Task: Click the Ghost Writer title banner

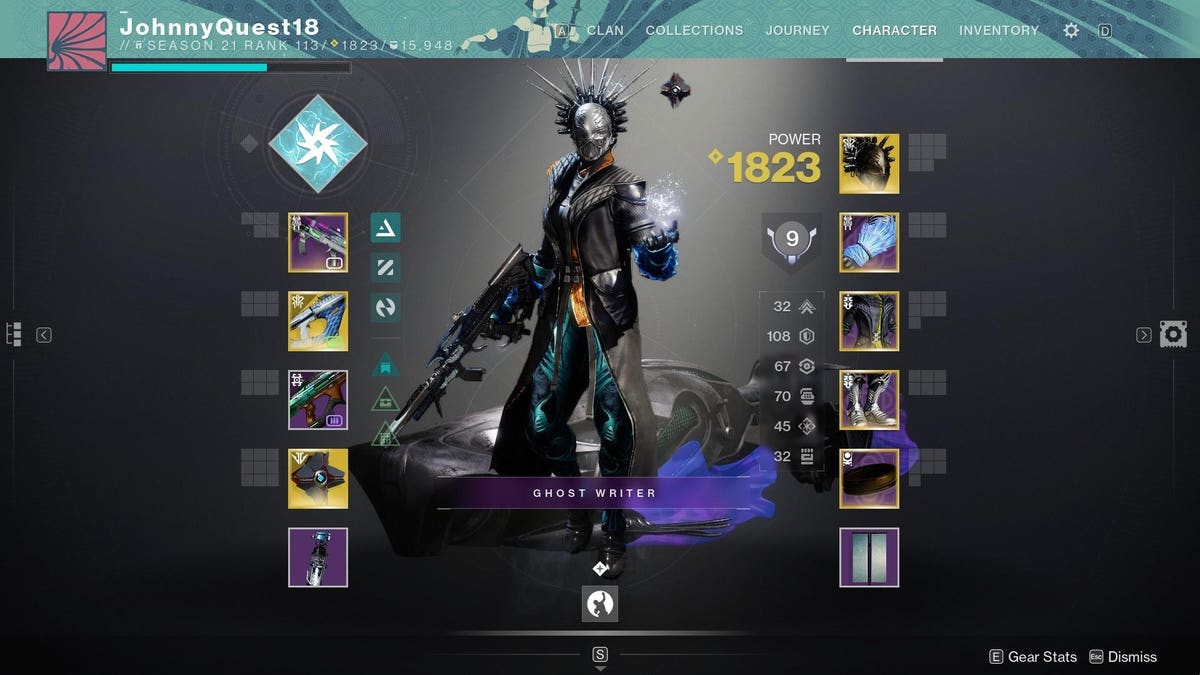Action: (x=594, y=492)
